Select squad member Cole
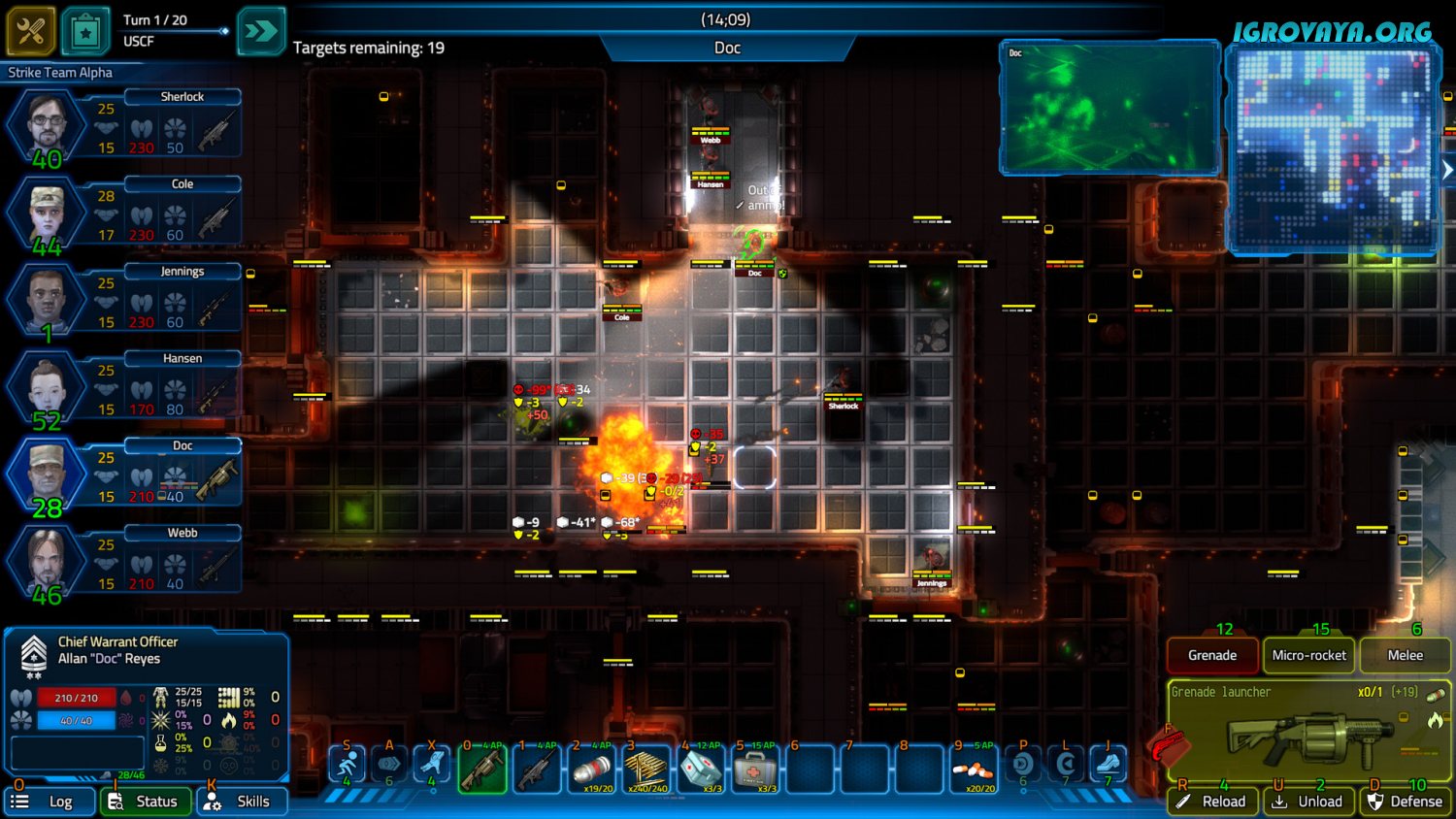Screen dimensions: 1456x819 pos(47,213)
